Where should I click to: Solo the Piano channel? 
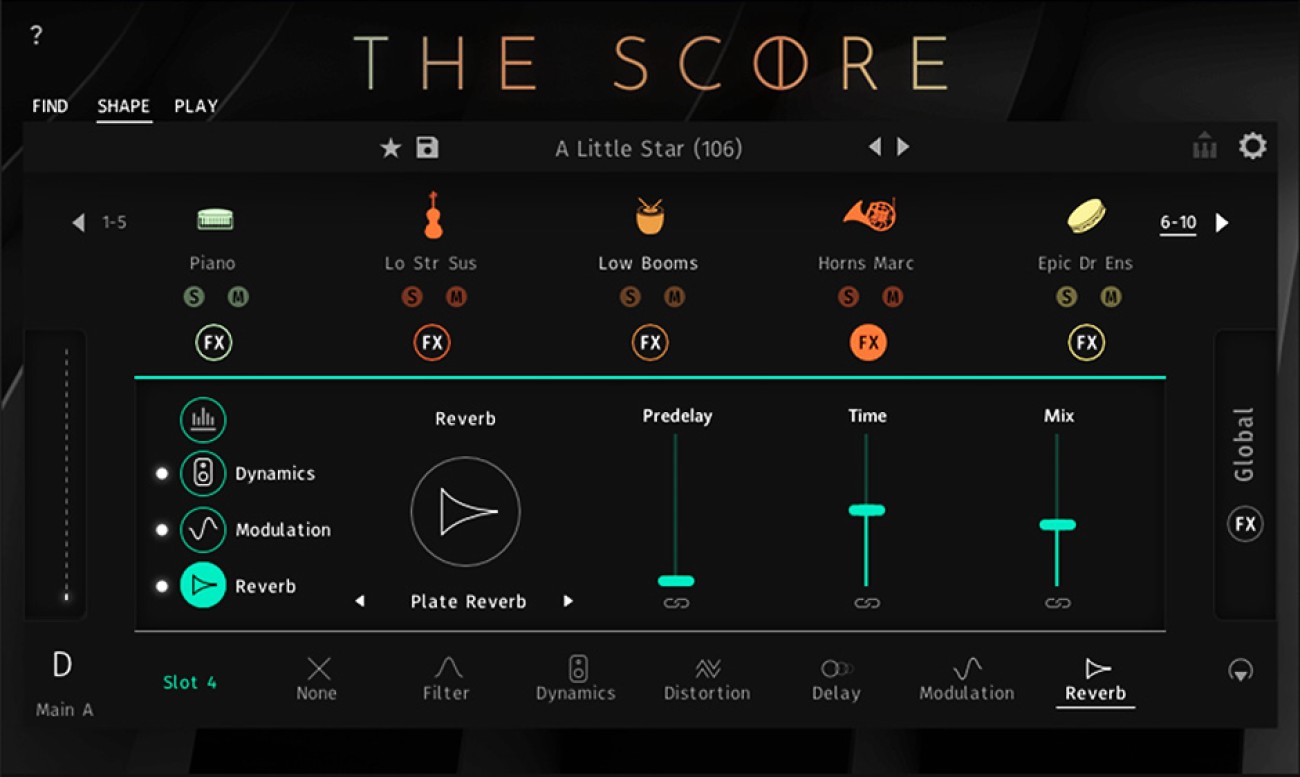195,297
